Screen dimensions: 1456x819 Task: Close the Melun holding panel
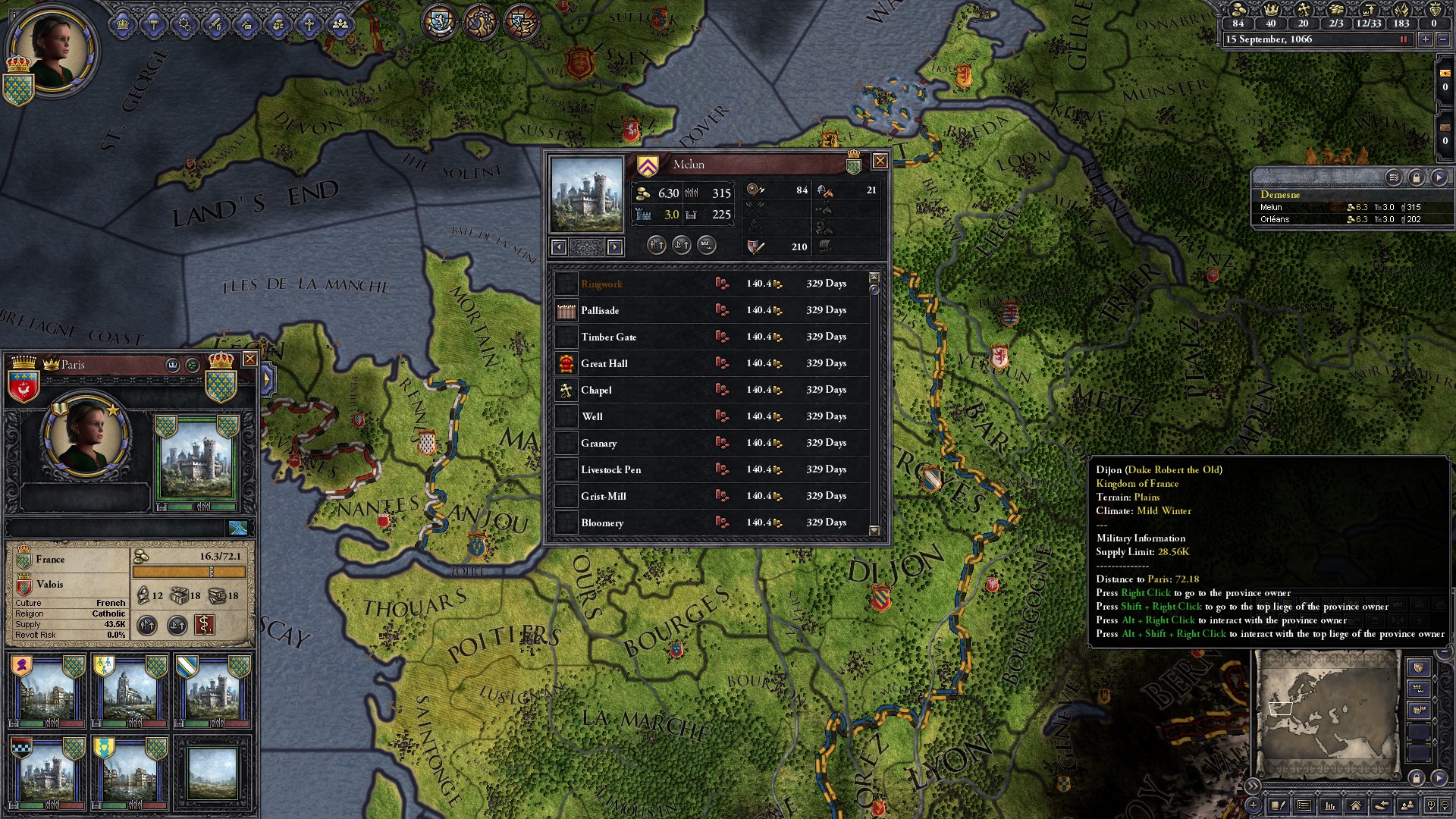[880, 161]
